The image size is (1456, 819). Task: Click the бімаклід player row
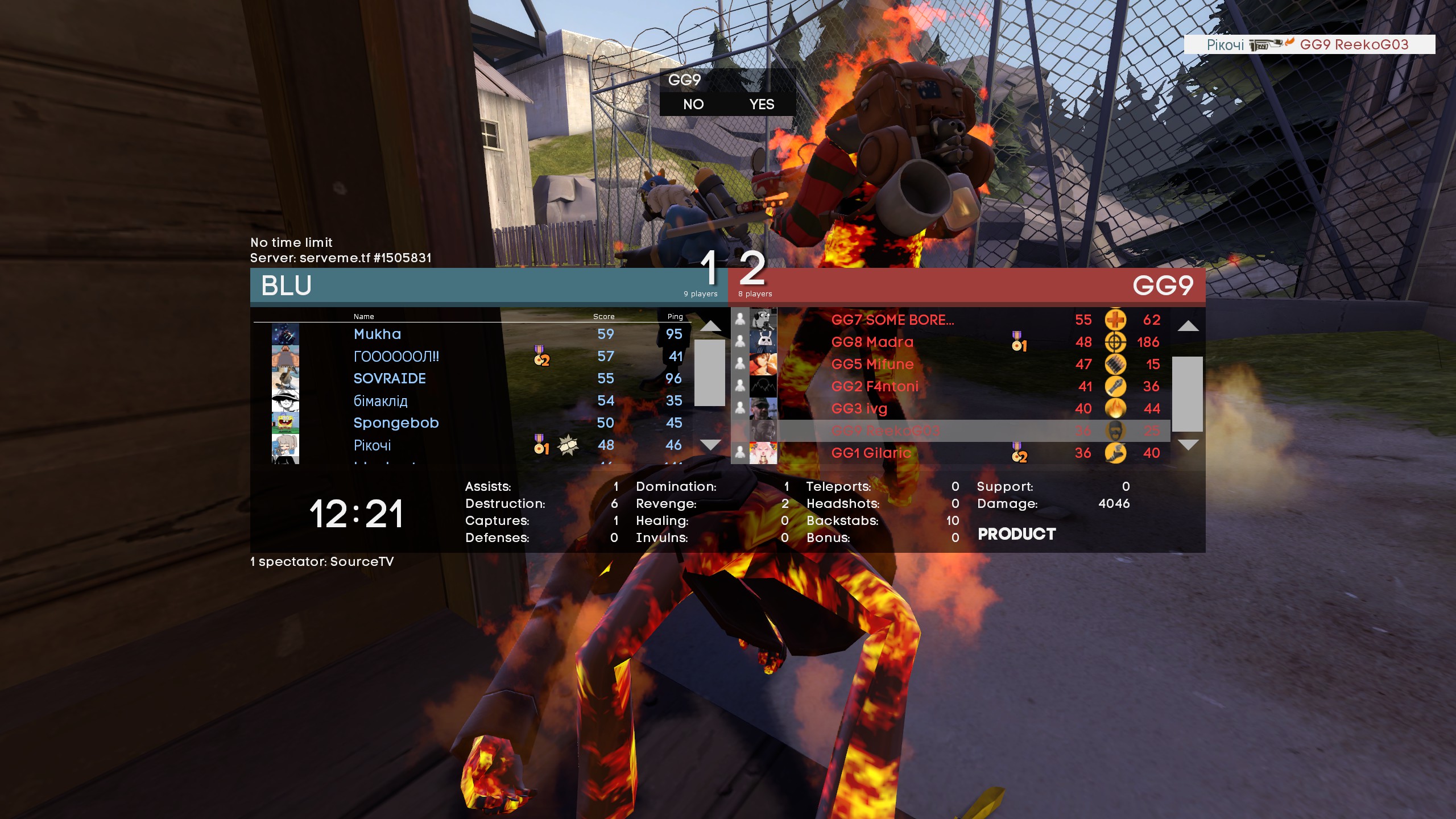pyautogui.click(x=380, y=401)
